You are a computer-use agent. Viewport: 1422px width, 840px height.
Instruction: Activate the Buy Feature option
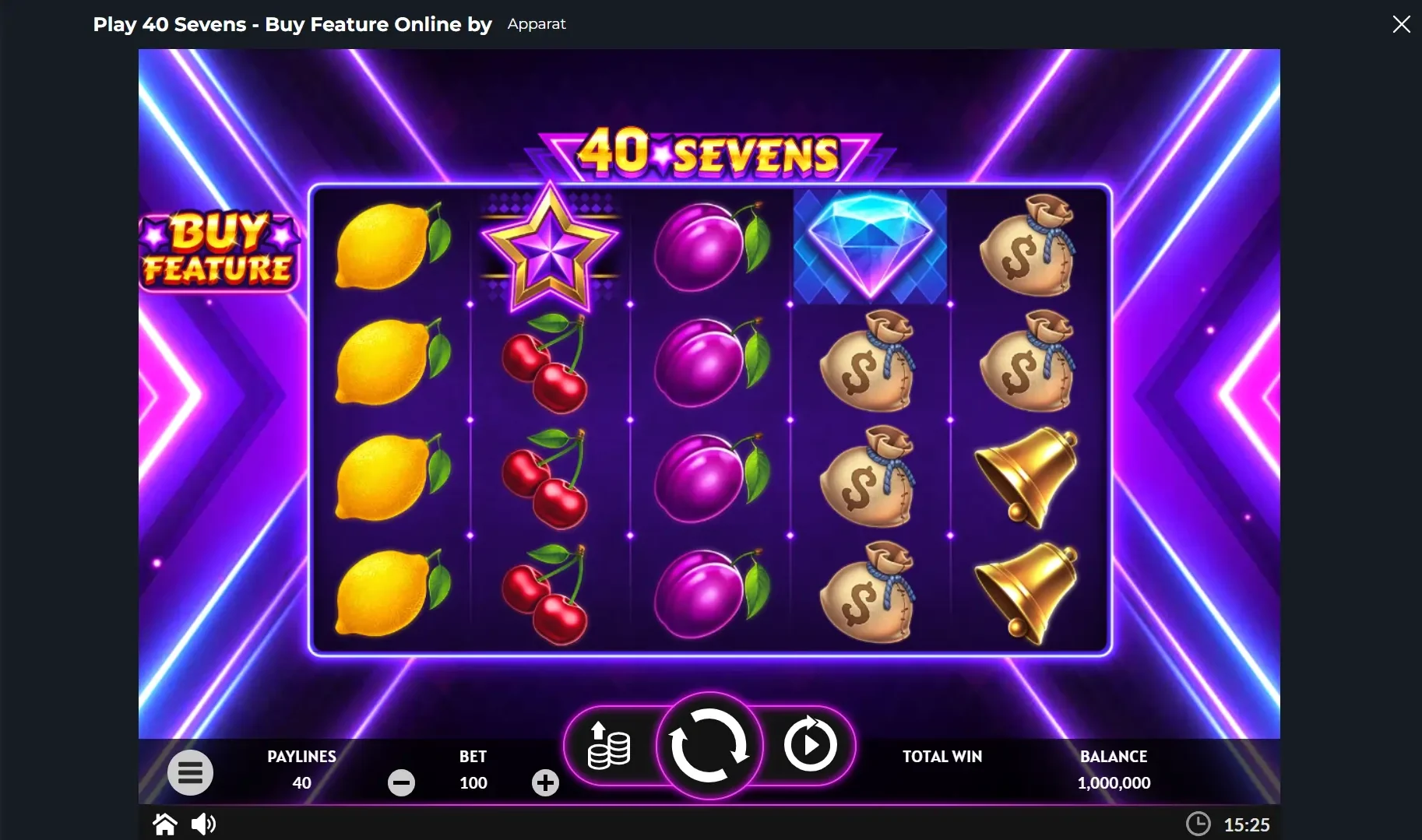click(219, 251)
